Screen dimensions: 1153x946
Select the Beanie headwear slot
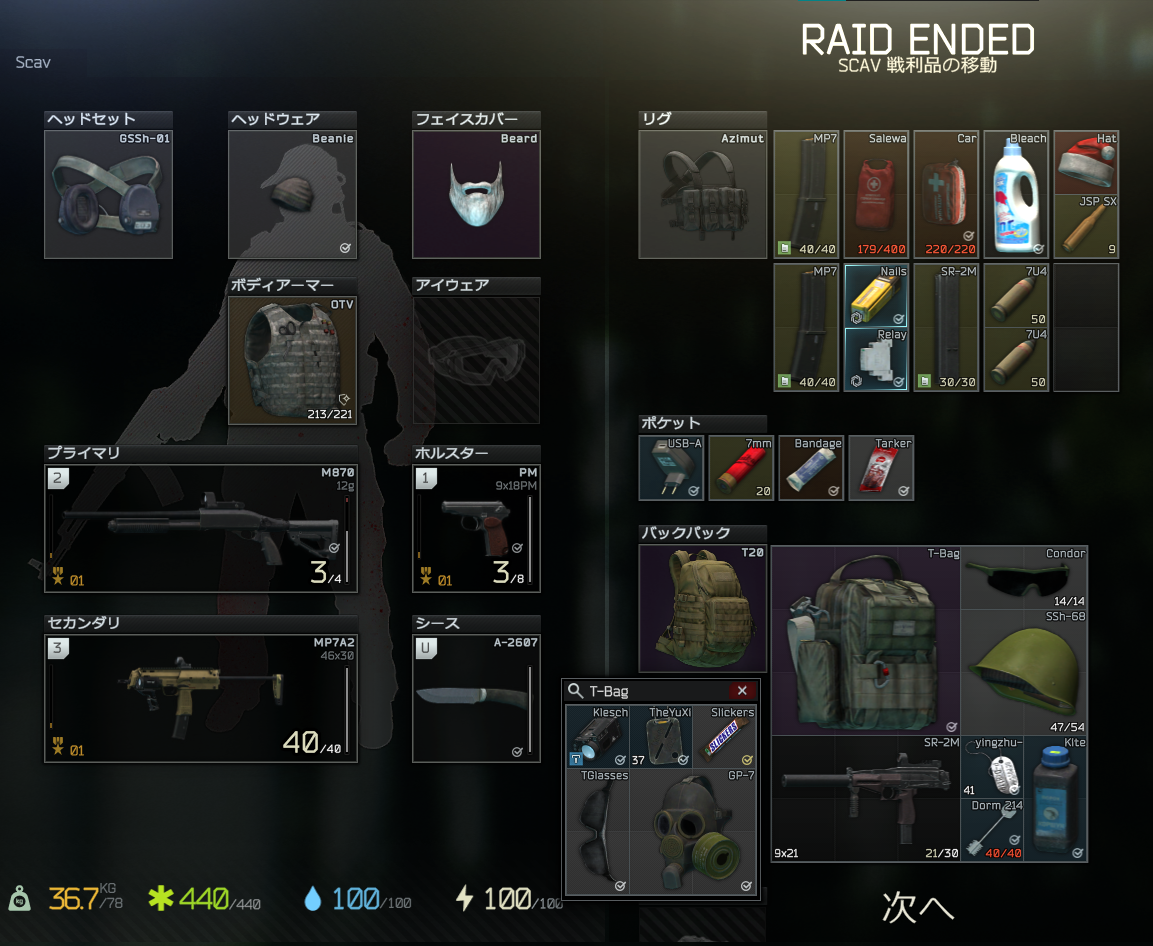292,195
